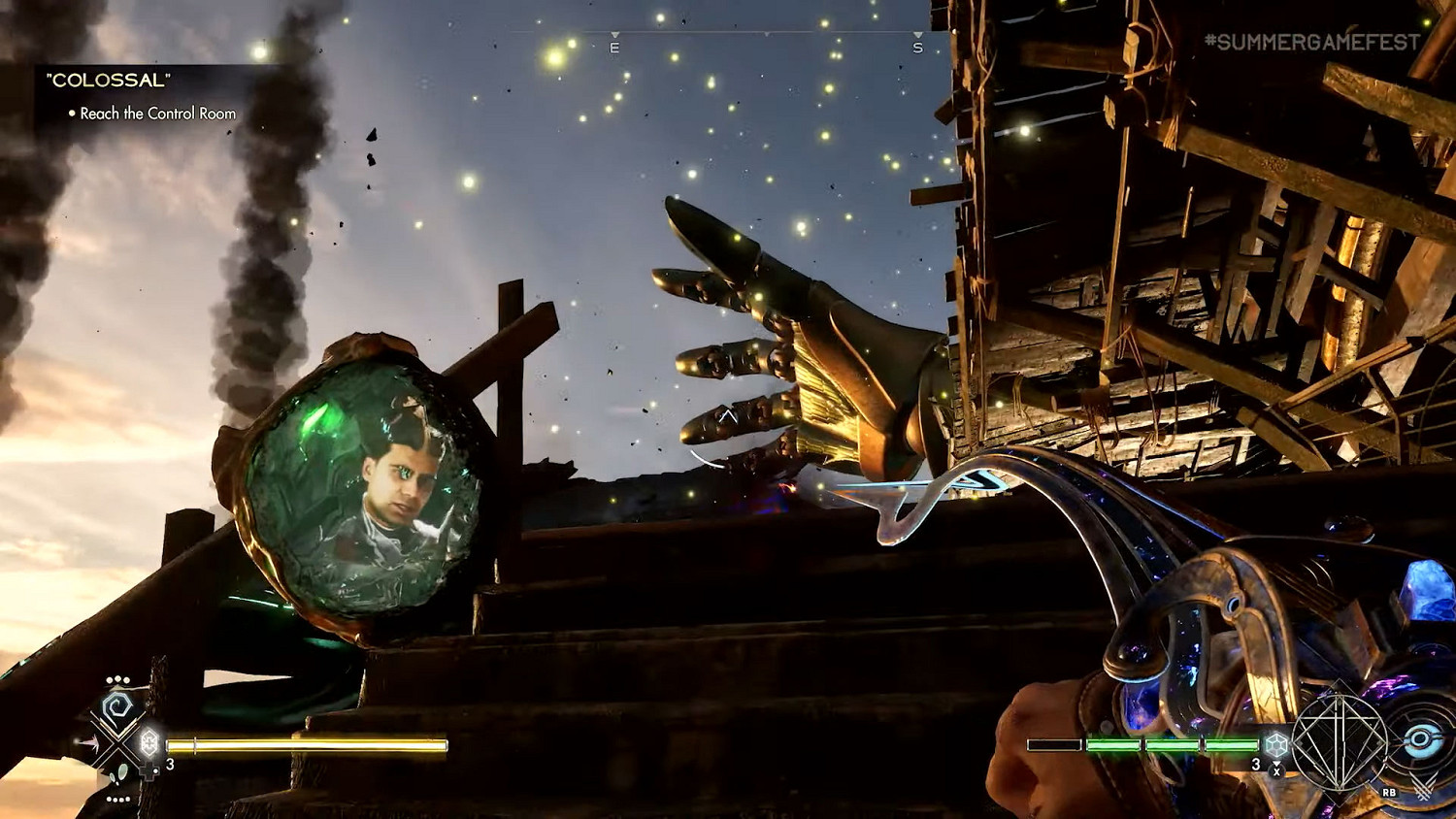Image resolution: width=1456 pixels, height=819 pixels.
Task: Click the compass bar's E heading marker
Action: pos(614,47)
